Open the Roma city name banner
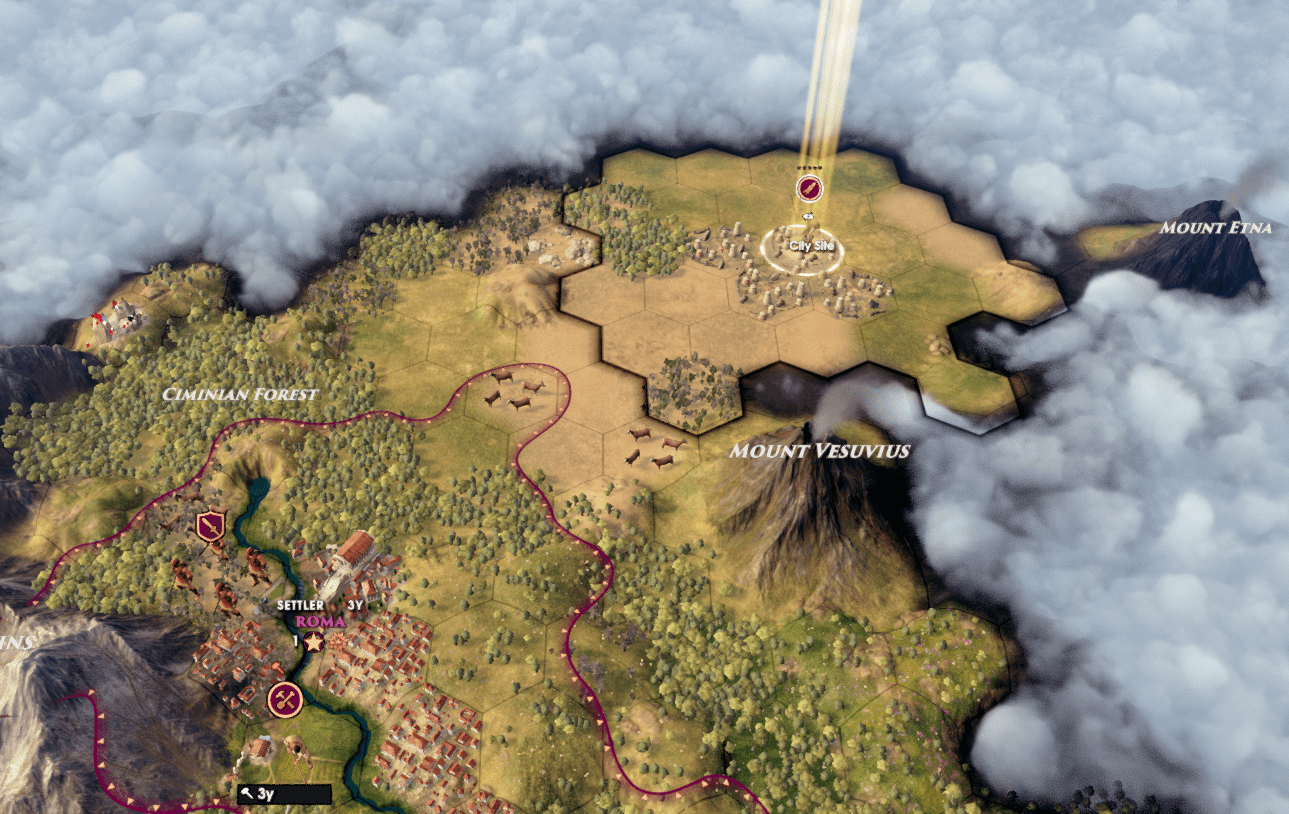The height and width of the screenshot is (814, 1289). (x=321, y=620)
